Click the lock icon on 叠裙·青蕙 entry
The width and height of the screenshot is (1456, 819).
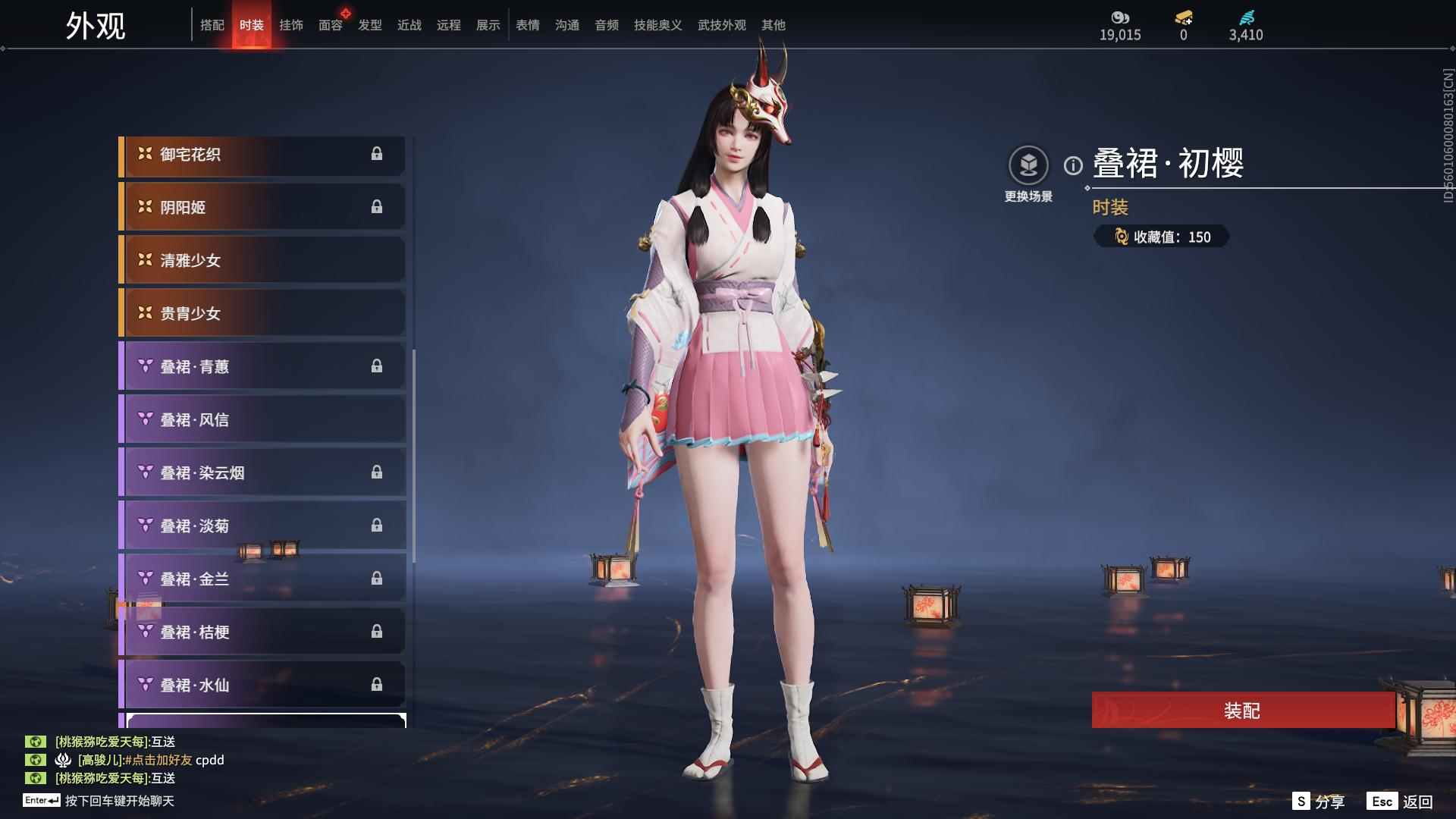tap(378, 366)
